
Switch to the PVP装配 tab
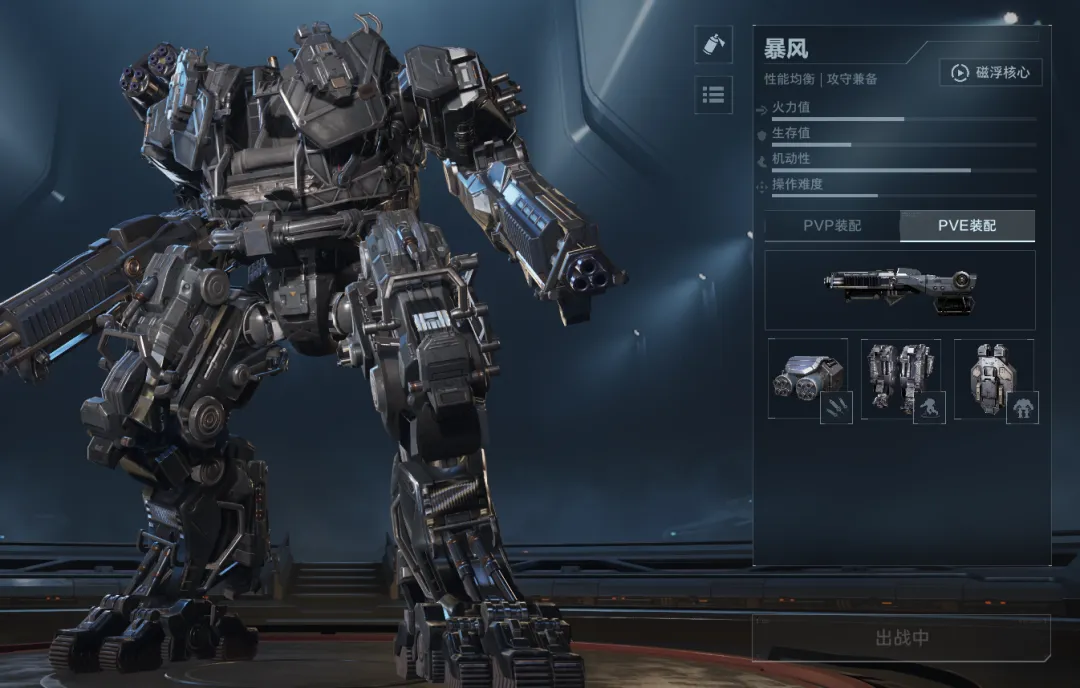click(x=832, y=226)
